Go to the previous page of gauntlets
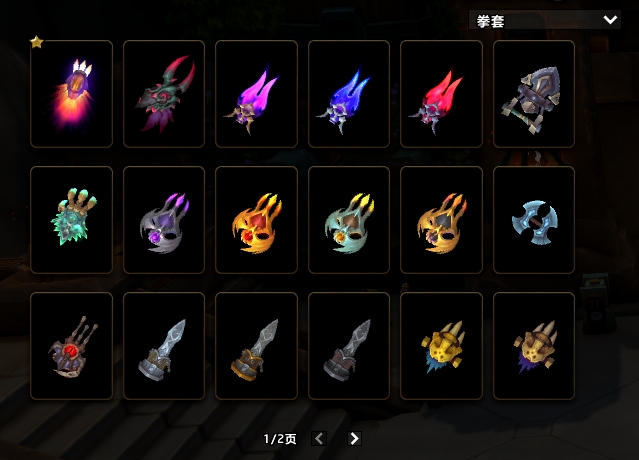Image resolution: width=639 pixels, height=460 pixels. 319,438
